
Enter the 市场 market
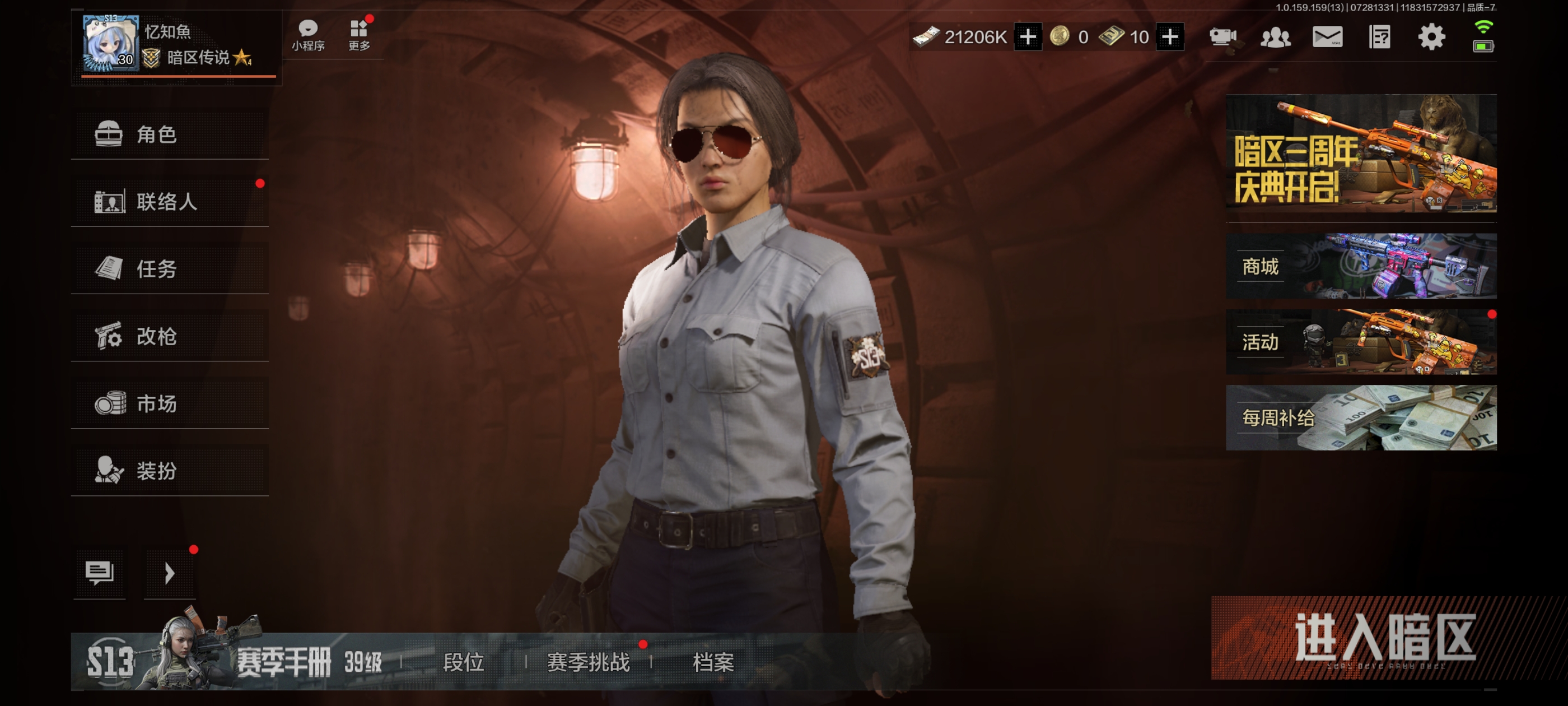169,403
